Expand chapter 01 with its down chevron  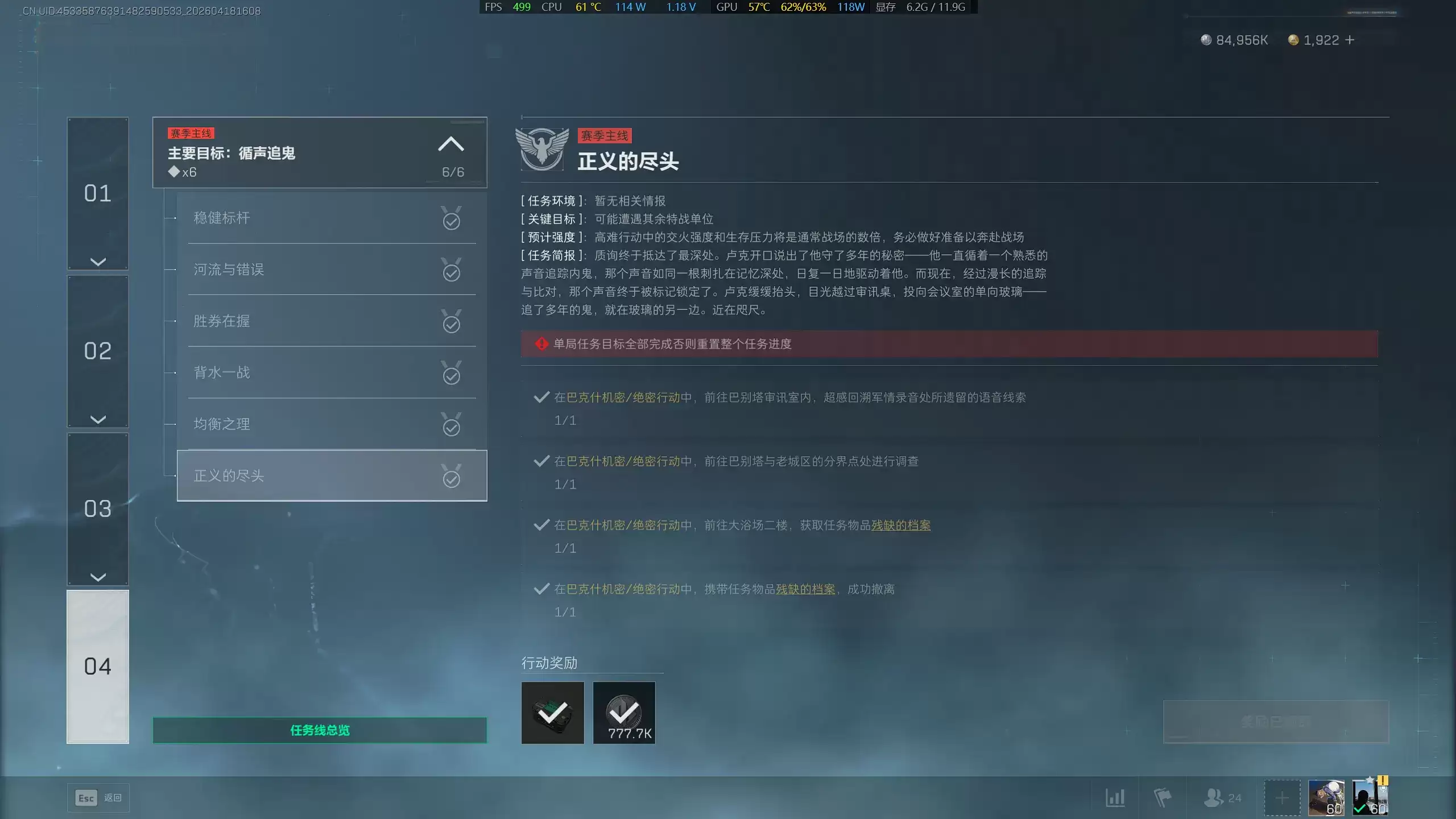click(97, 260)
